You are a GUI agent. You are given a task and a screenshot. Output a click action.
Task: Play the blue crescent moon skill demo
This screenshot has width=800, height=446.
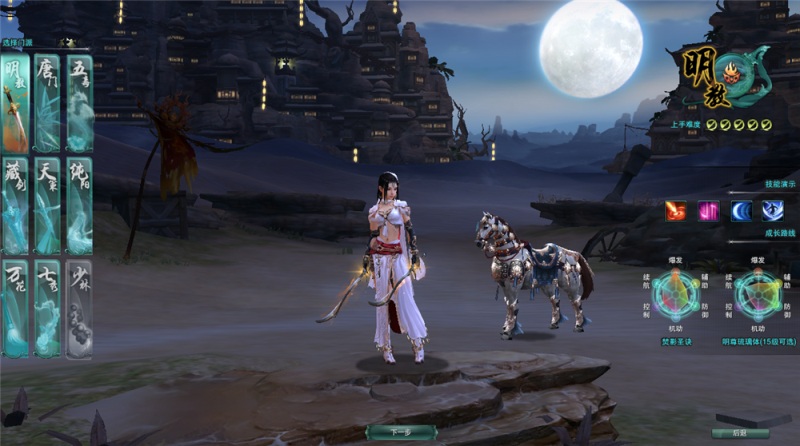[x=741, y=211]
